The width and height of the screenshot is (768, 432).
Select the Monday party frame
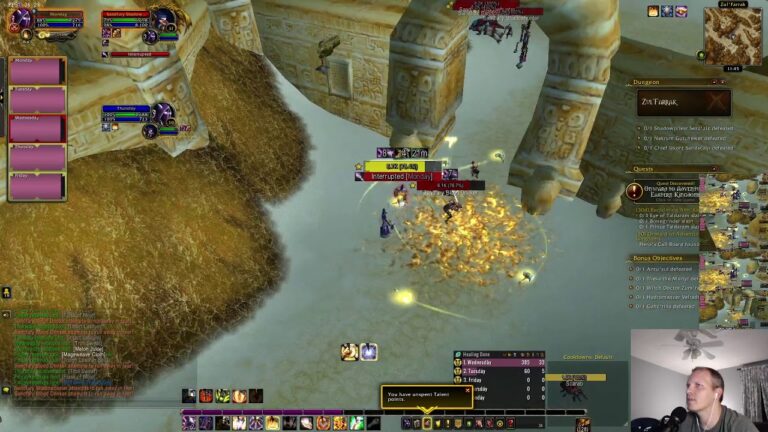coord(37,71)
